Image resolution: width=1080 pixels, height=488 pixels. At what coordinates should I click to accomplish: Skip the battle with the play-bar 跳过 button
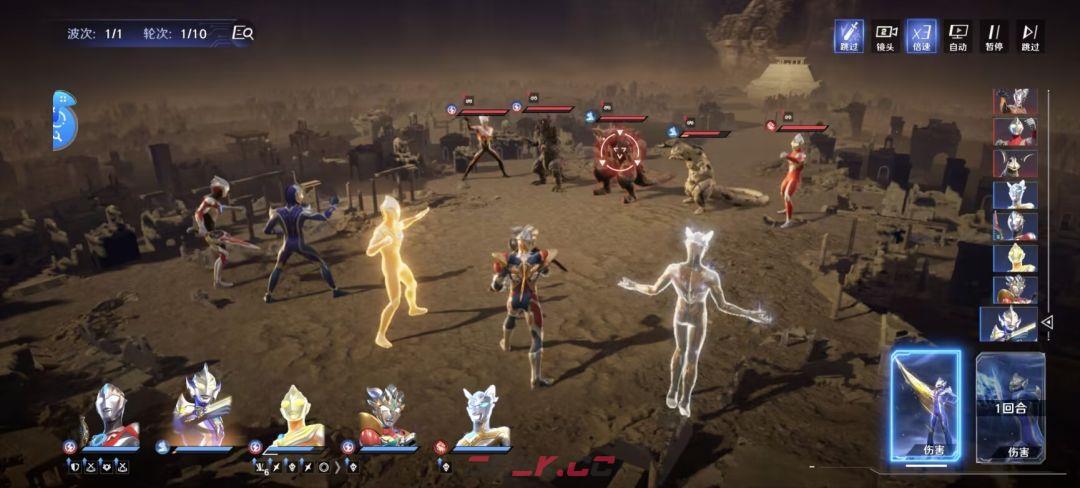click(x=1030, y=36)
